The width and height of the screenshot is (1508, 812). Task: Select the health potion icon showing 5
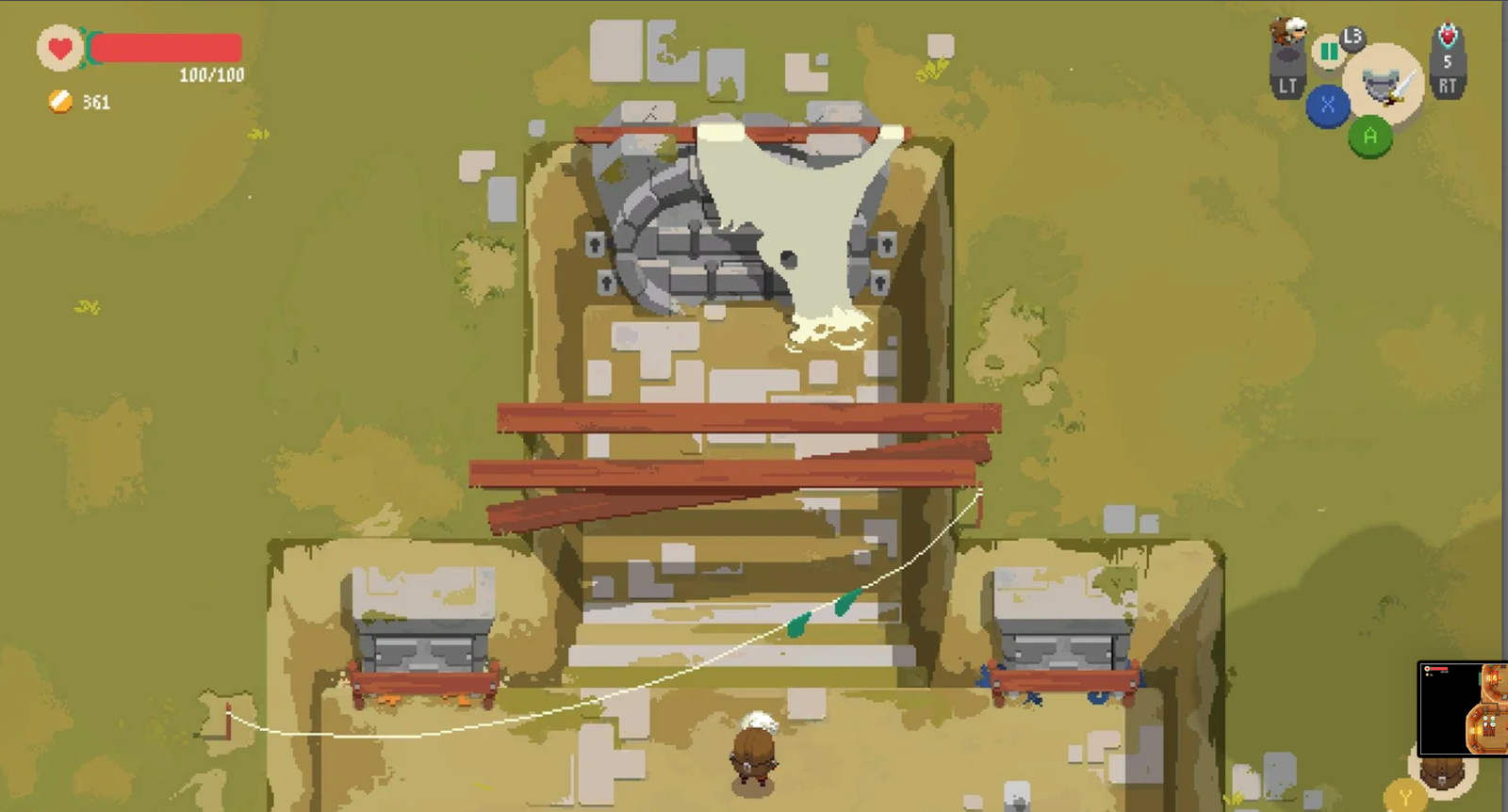pos(1448,38)
